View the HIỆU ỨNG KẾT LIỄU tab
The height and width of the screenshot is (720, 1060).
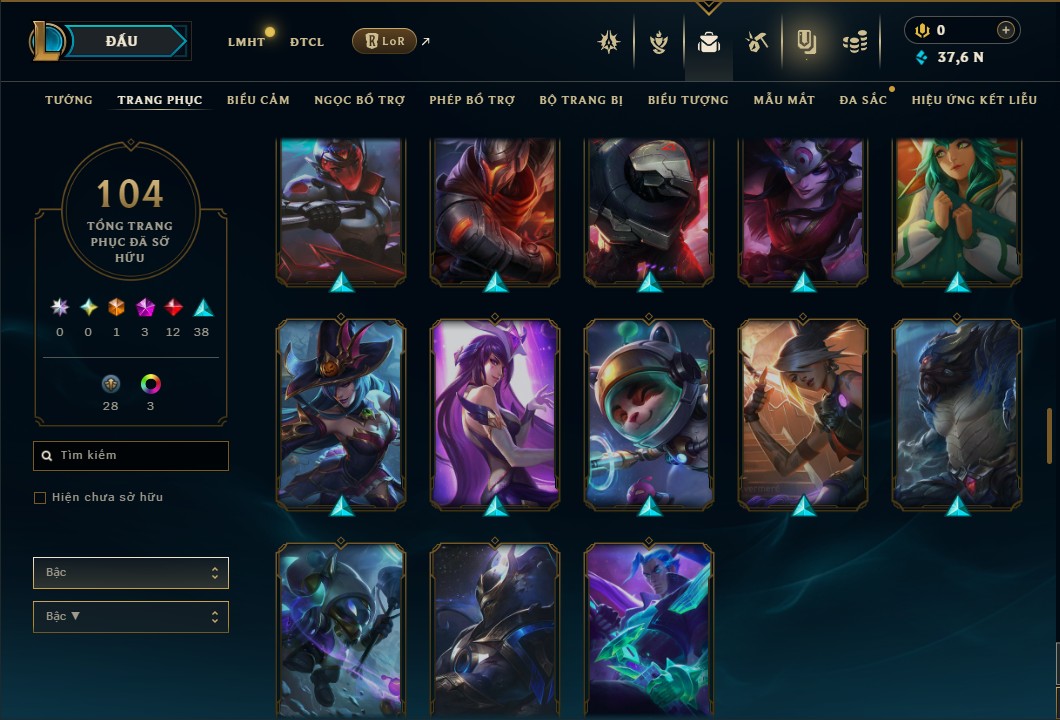tap(974, 100)
